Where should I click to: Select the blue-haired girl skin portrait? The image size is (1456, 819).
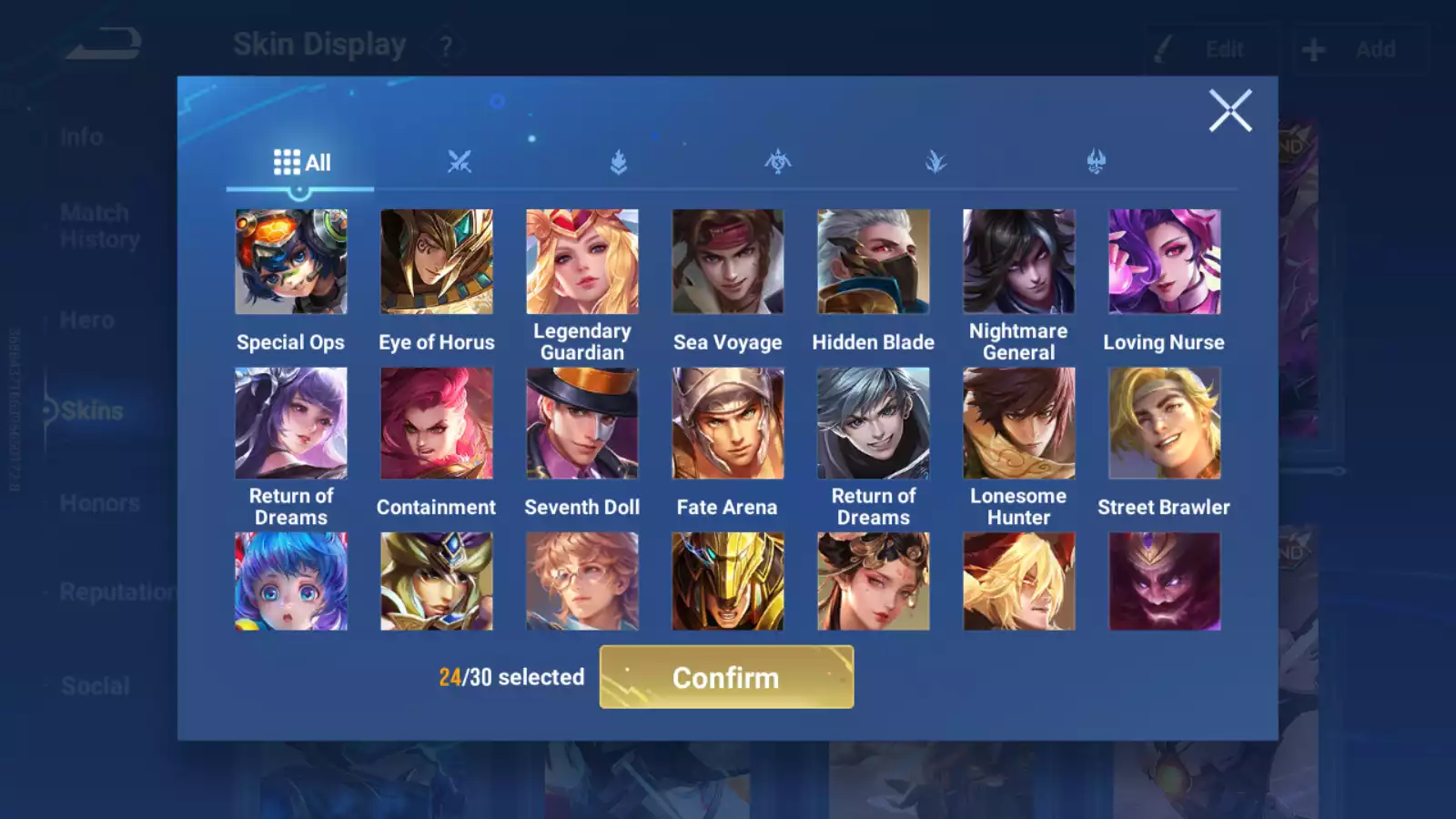tap(291, 581)
